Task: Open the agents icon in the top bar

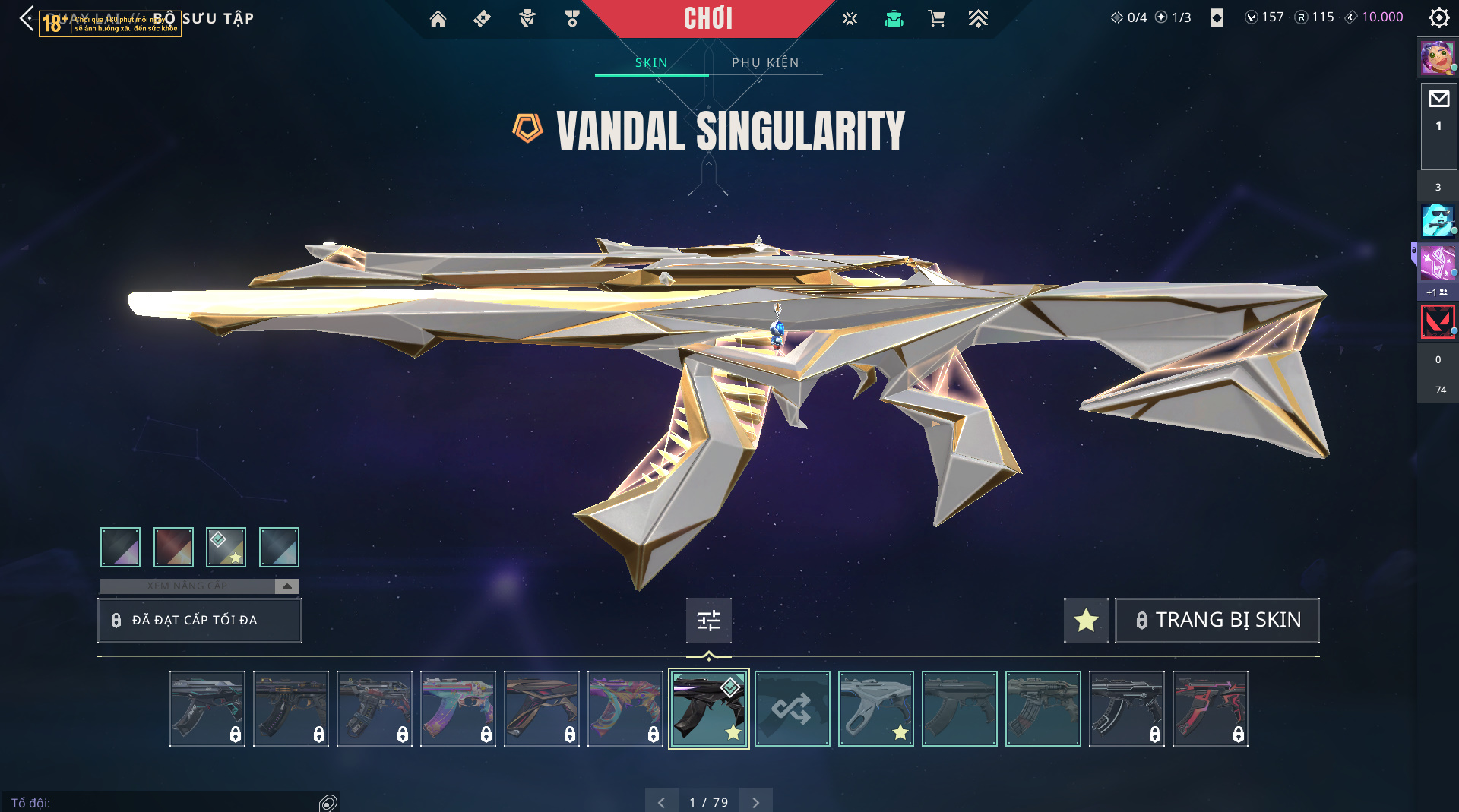Action: point(527,19)
